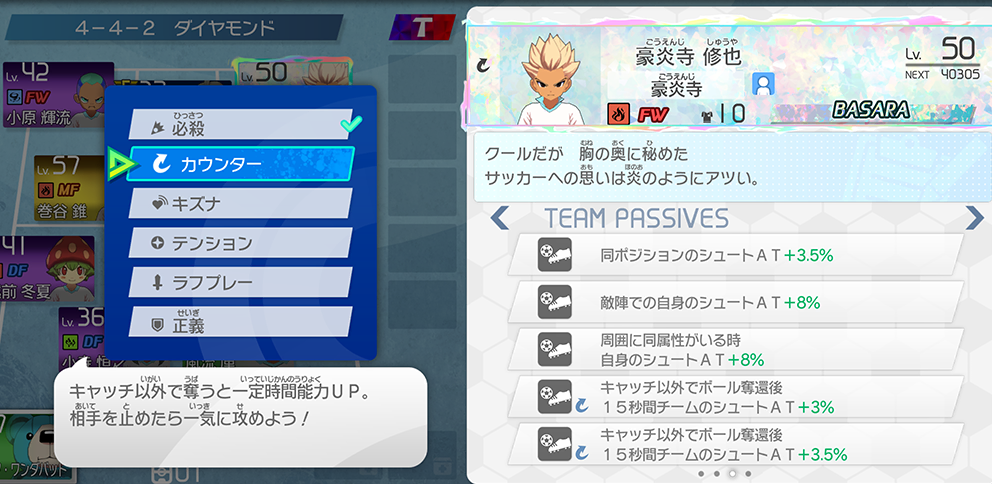
Task: Choose the 正義 option
Action: 240,321
